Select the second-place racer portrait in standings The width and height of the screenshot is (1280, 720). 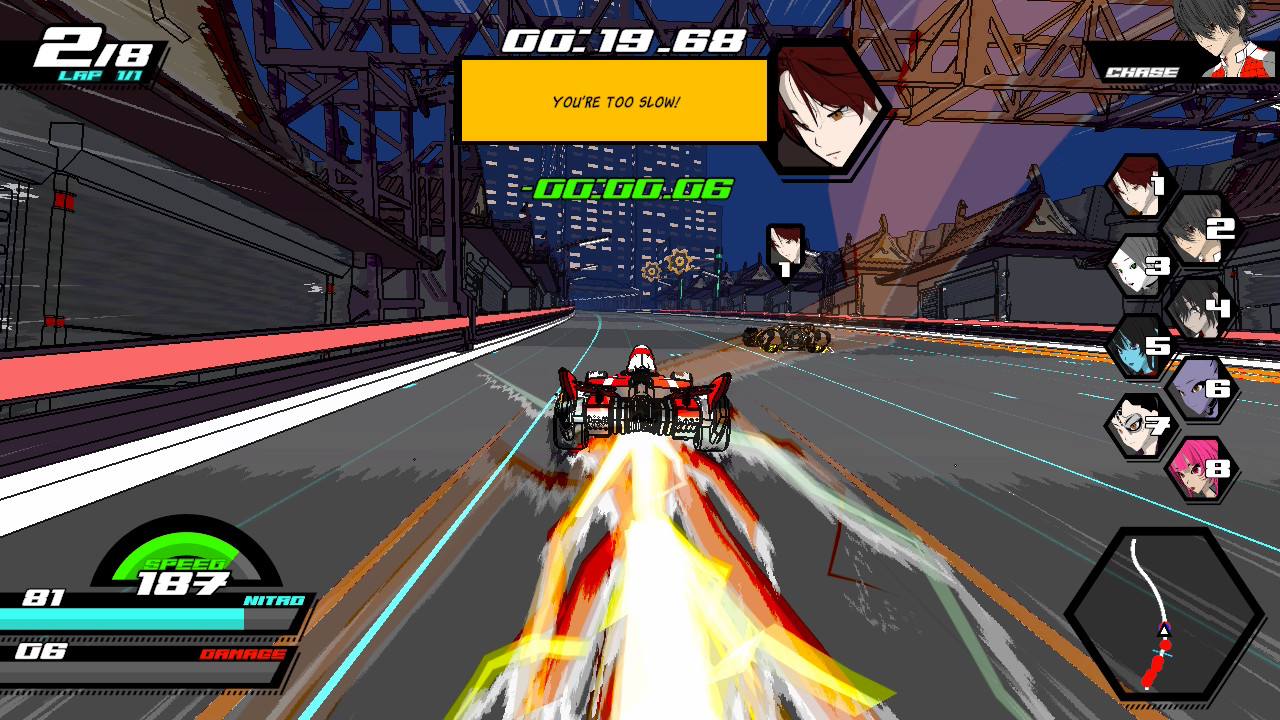(x=1196, y=227)
